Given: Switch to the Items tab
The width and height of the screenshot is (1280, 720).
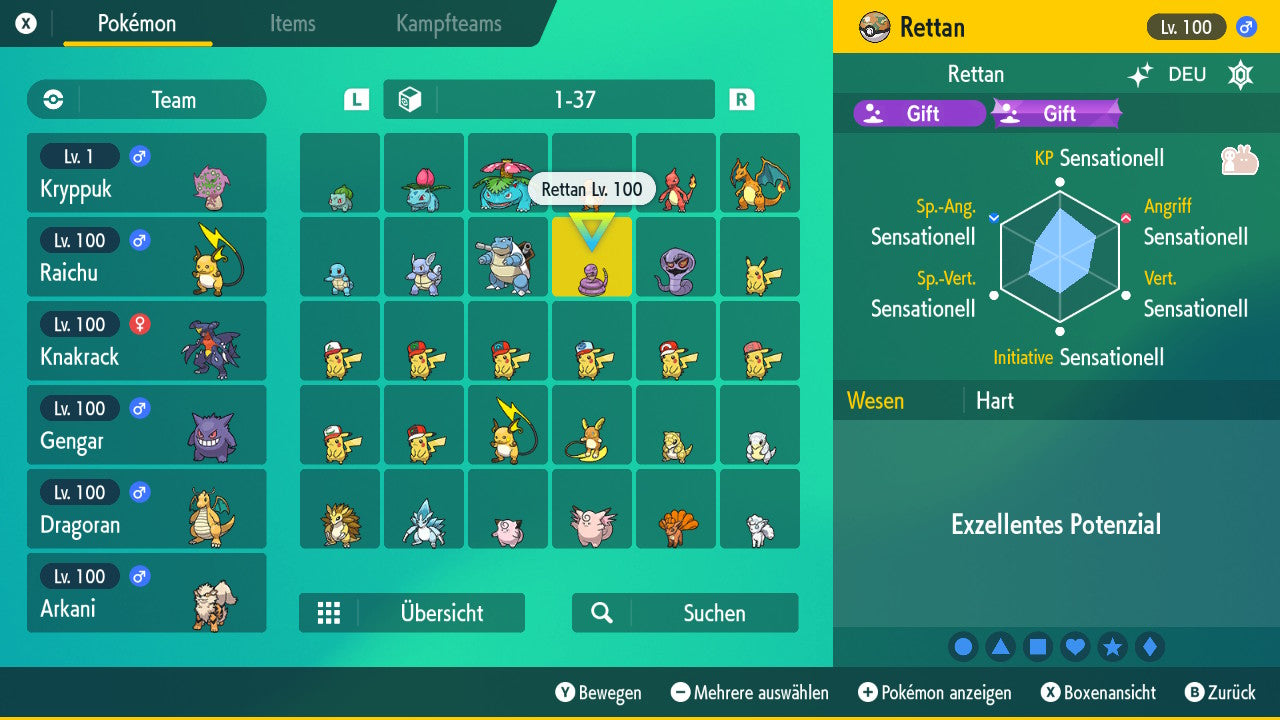Looking at the screenshot, I should [x=292, y=25].
